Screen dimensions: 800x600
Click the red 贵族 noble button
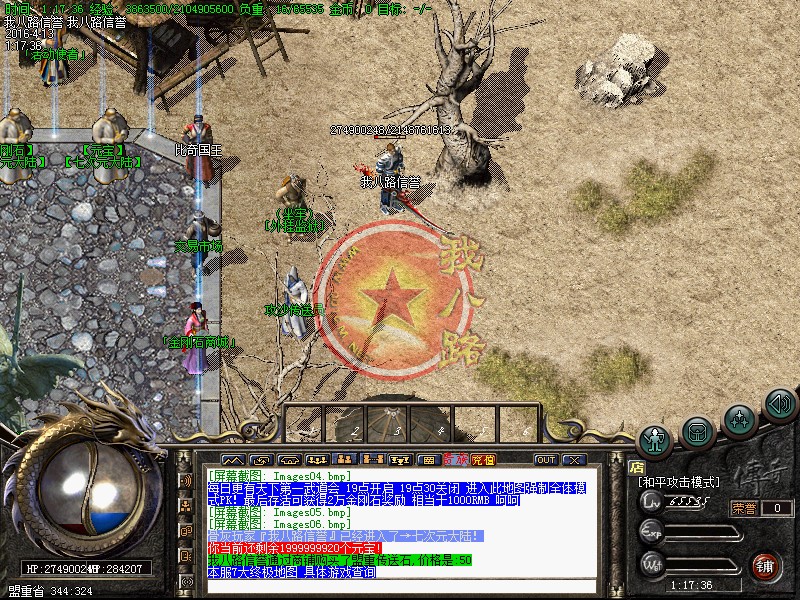[x=456, y=460]
